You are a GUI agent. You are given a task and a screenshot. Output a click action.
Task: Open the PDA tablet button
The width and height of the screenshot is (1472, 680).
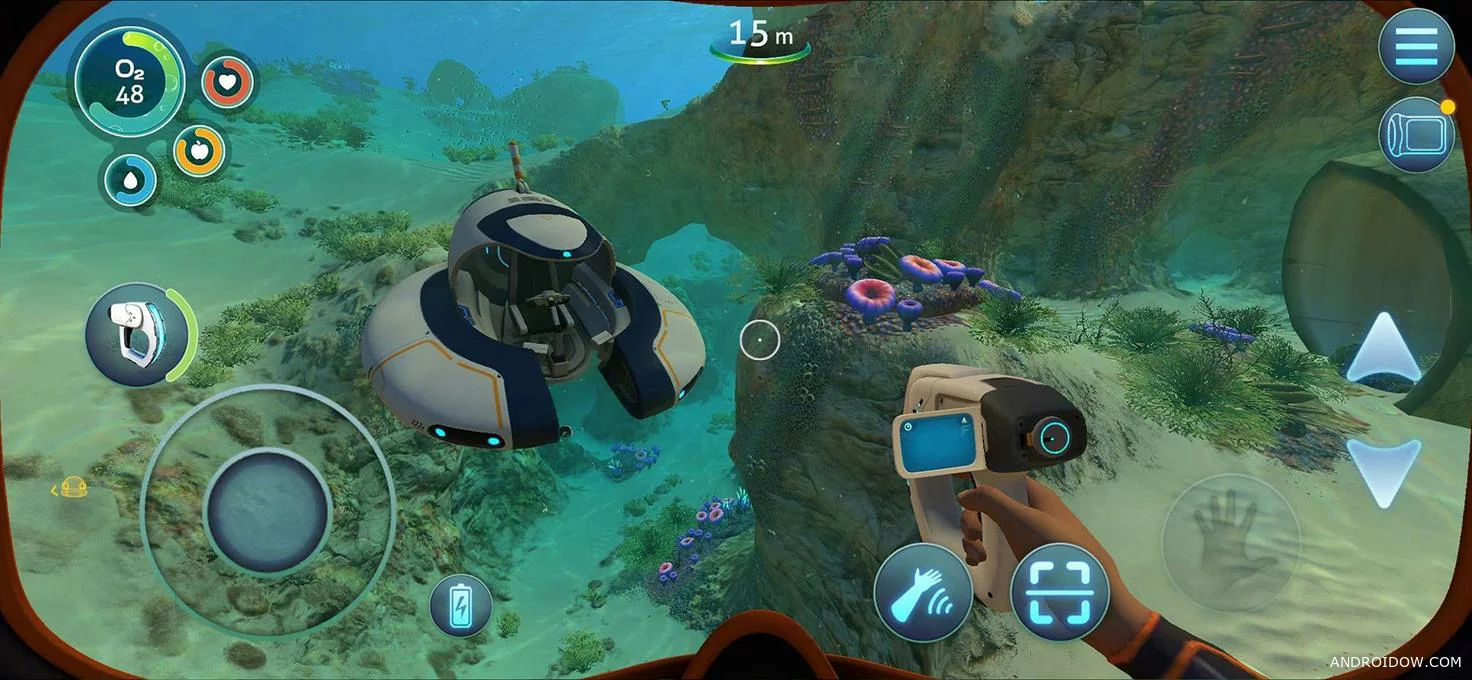[1416, 134]
